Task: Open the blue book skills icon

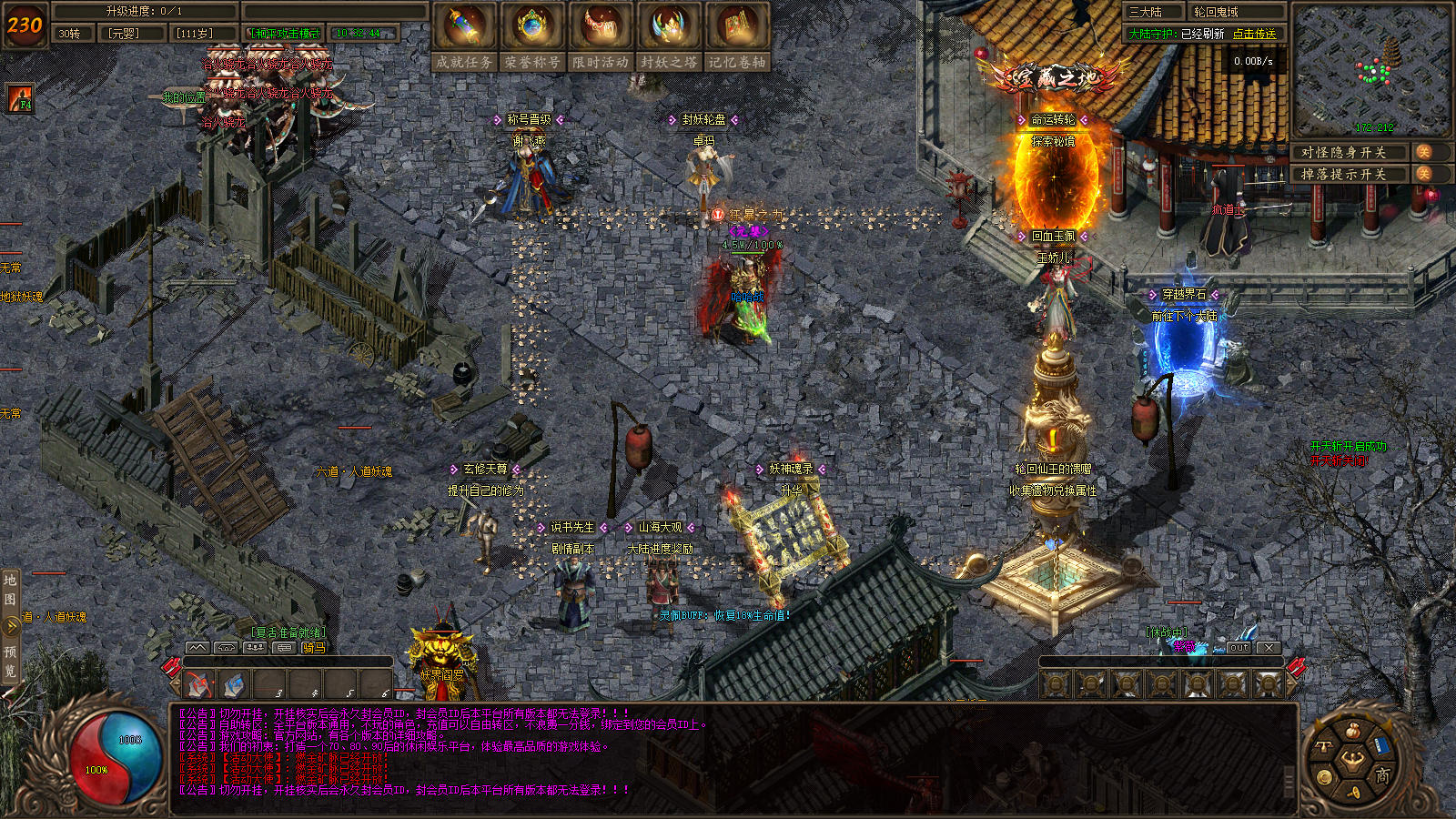Action: tap(1380, 745)
